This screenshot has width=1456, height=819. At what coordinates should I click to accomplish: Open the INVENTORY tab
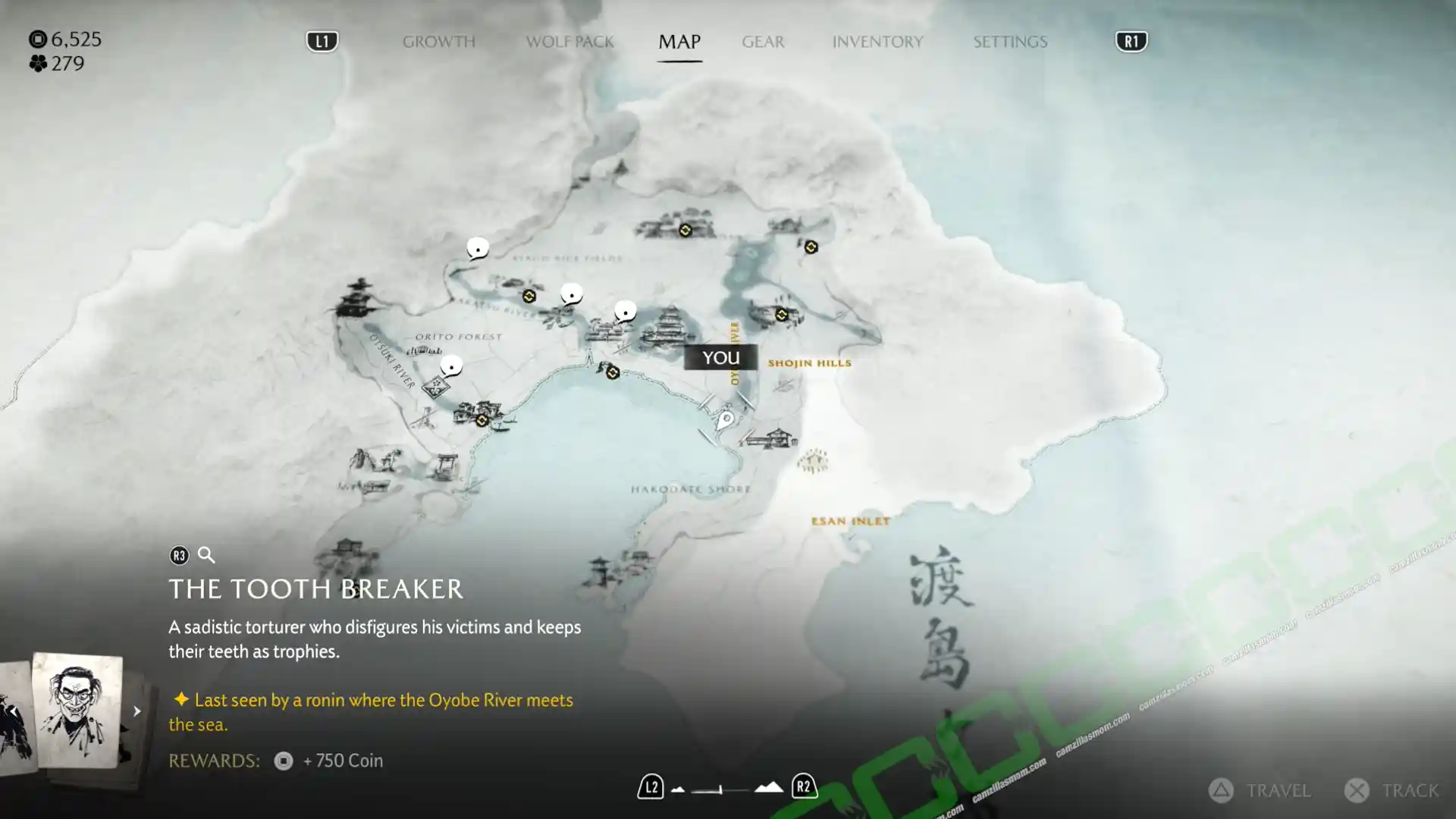click(x=877, y=42)
